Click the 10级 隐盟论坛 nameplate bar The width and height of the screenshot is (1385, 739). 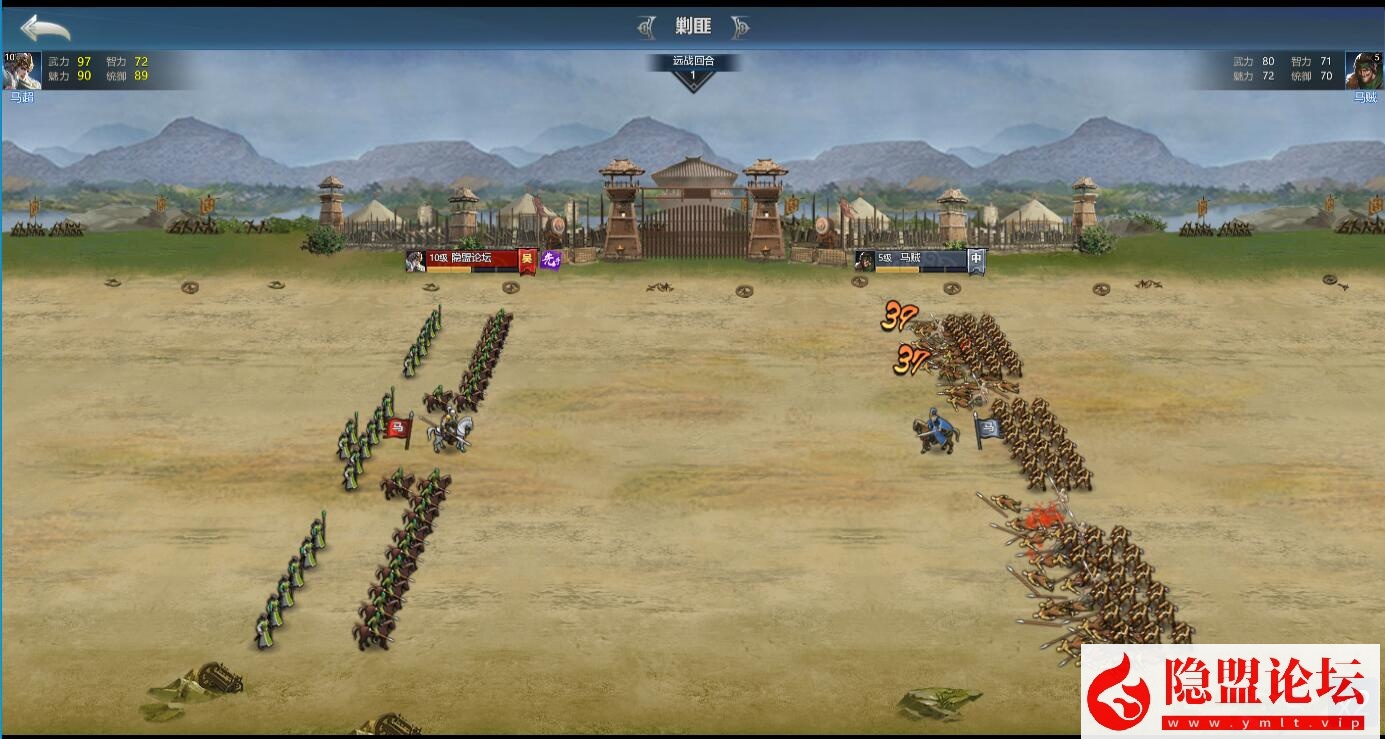pyautogui.click(x=470, y=257)
